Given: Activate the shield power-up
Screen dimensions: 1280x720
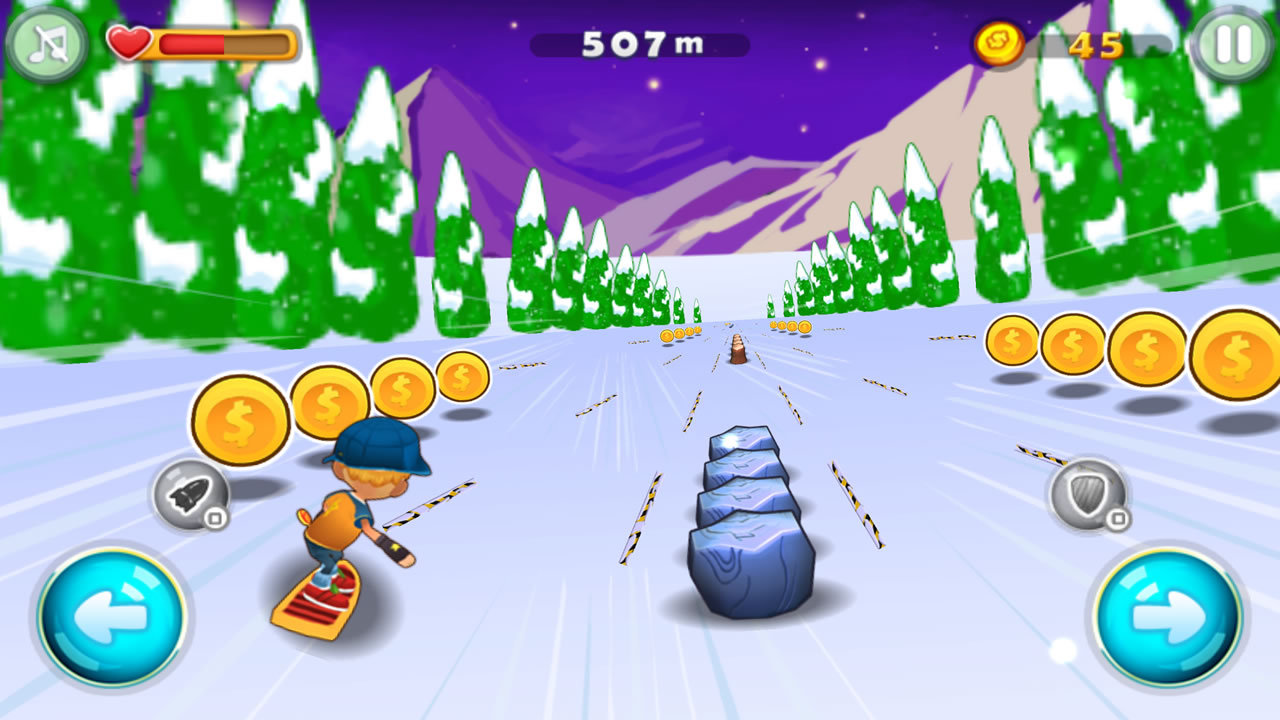Looking at the screenshot, I should point(1087,494).
